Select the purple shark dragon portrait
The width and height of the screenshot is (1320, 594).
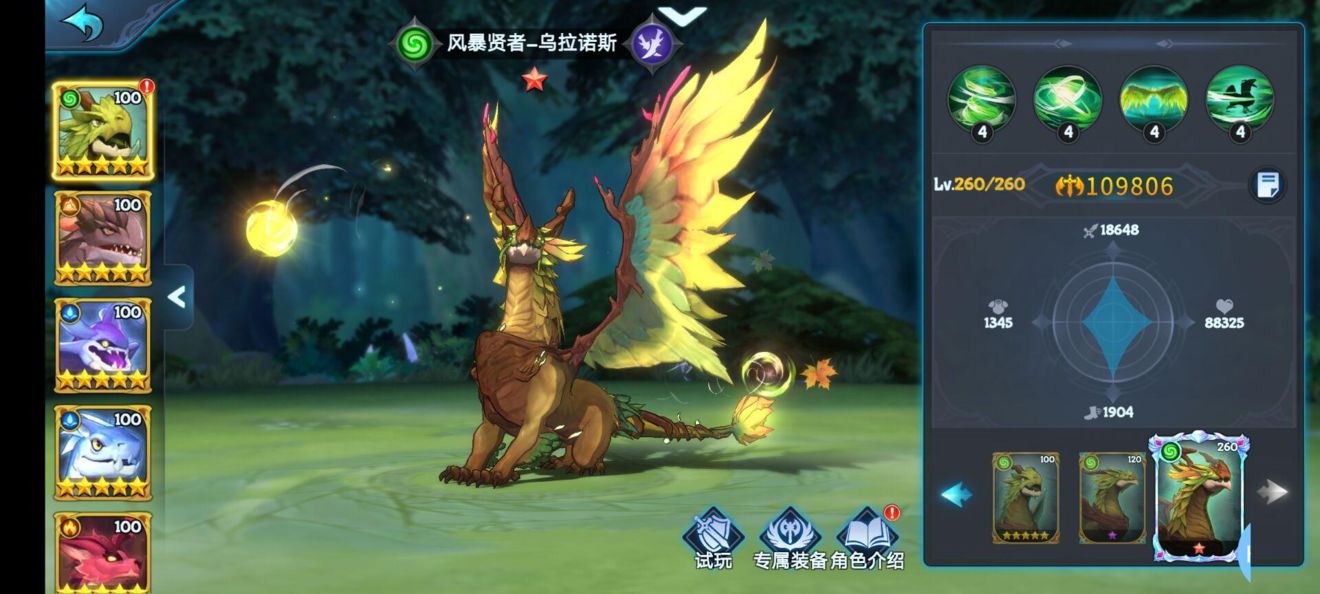[x=102, y=344]
